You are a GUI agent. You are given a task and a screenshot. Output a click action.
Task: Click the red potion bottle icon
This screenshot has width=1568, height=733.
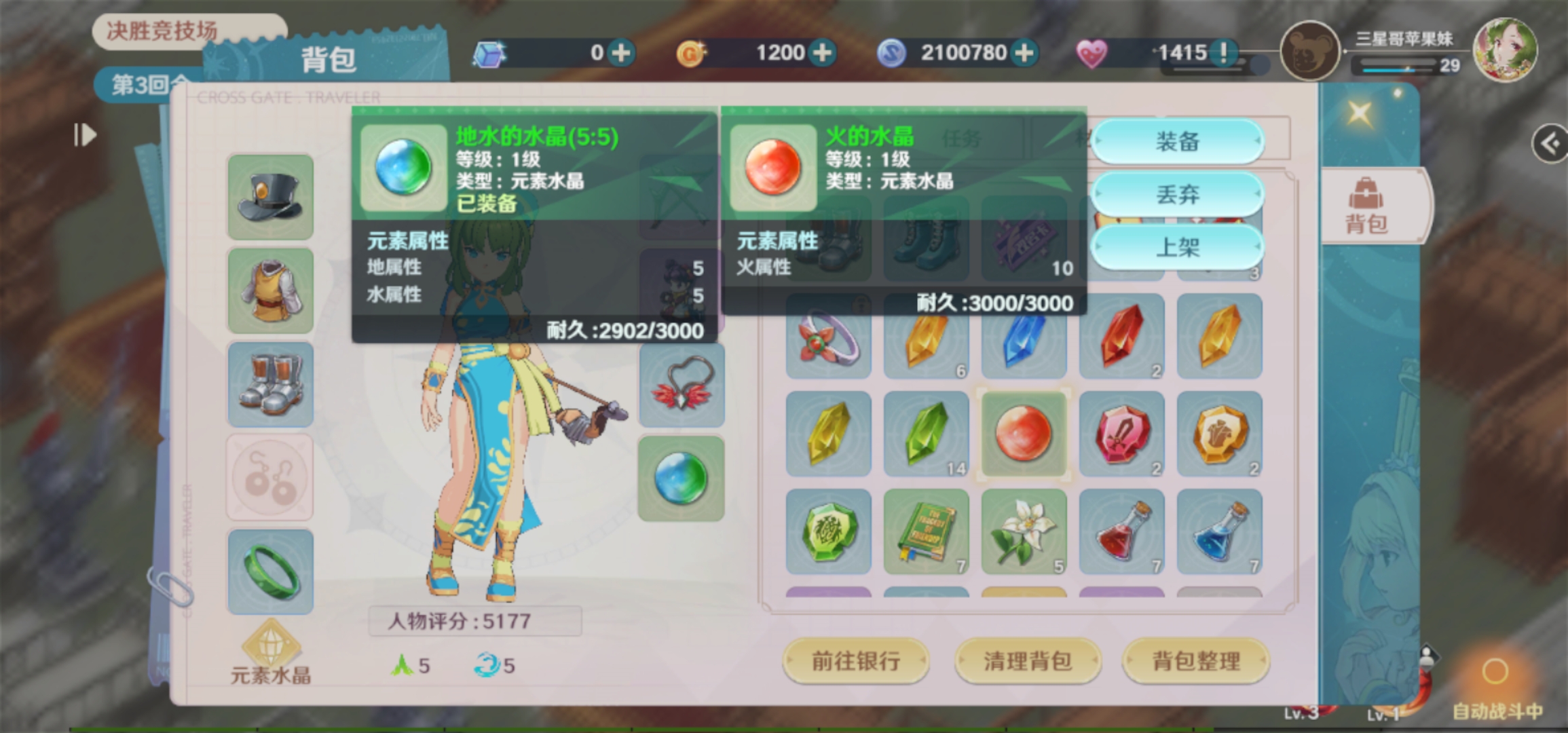(x=1122, y=531)
